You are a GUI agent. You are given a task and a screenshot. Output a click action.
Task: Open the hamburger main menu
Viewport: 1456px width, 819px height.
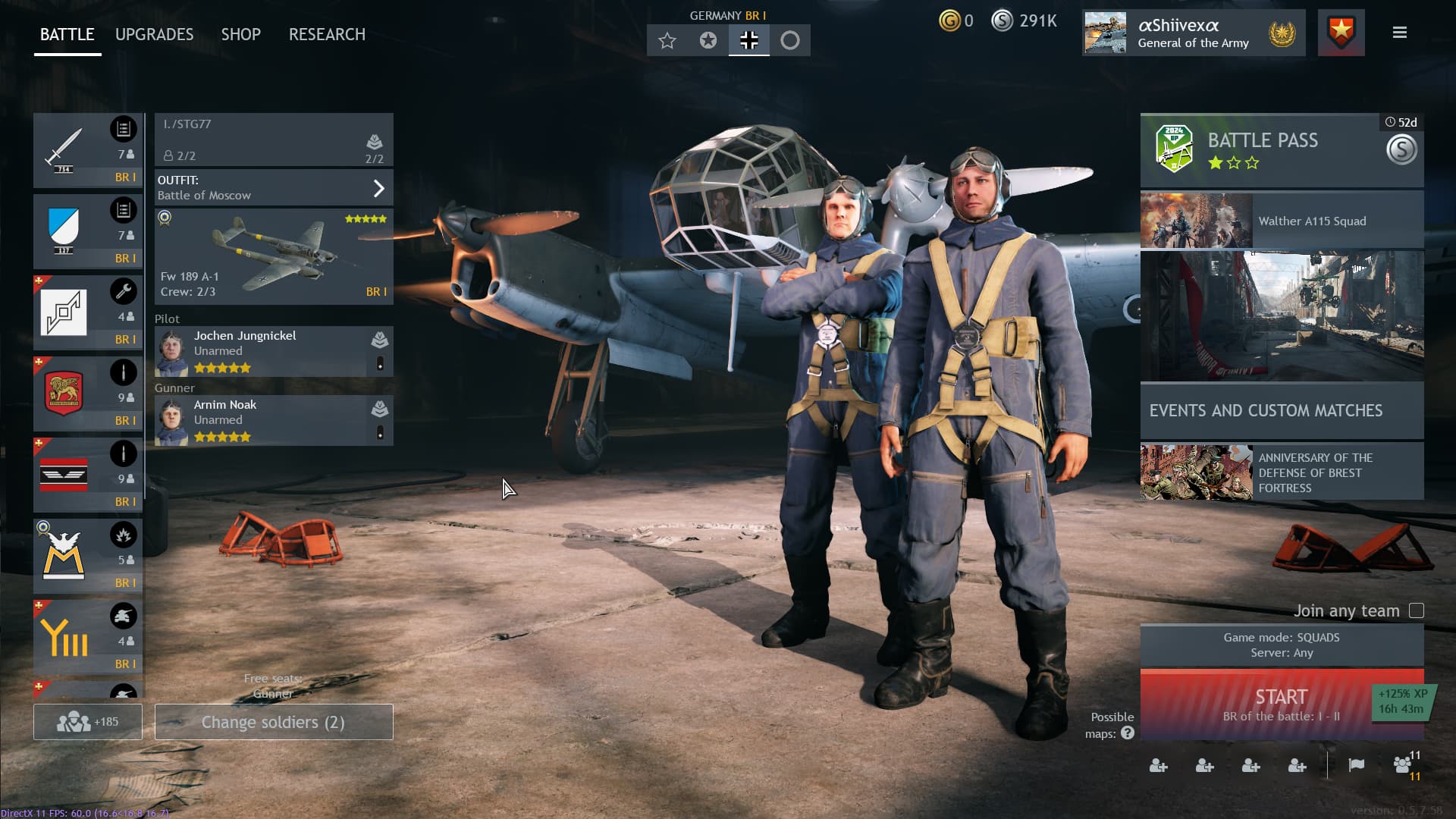1400,33
